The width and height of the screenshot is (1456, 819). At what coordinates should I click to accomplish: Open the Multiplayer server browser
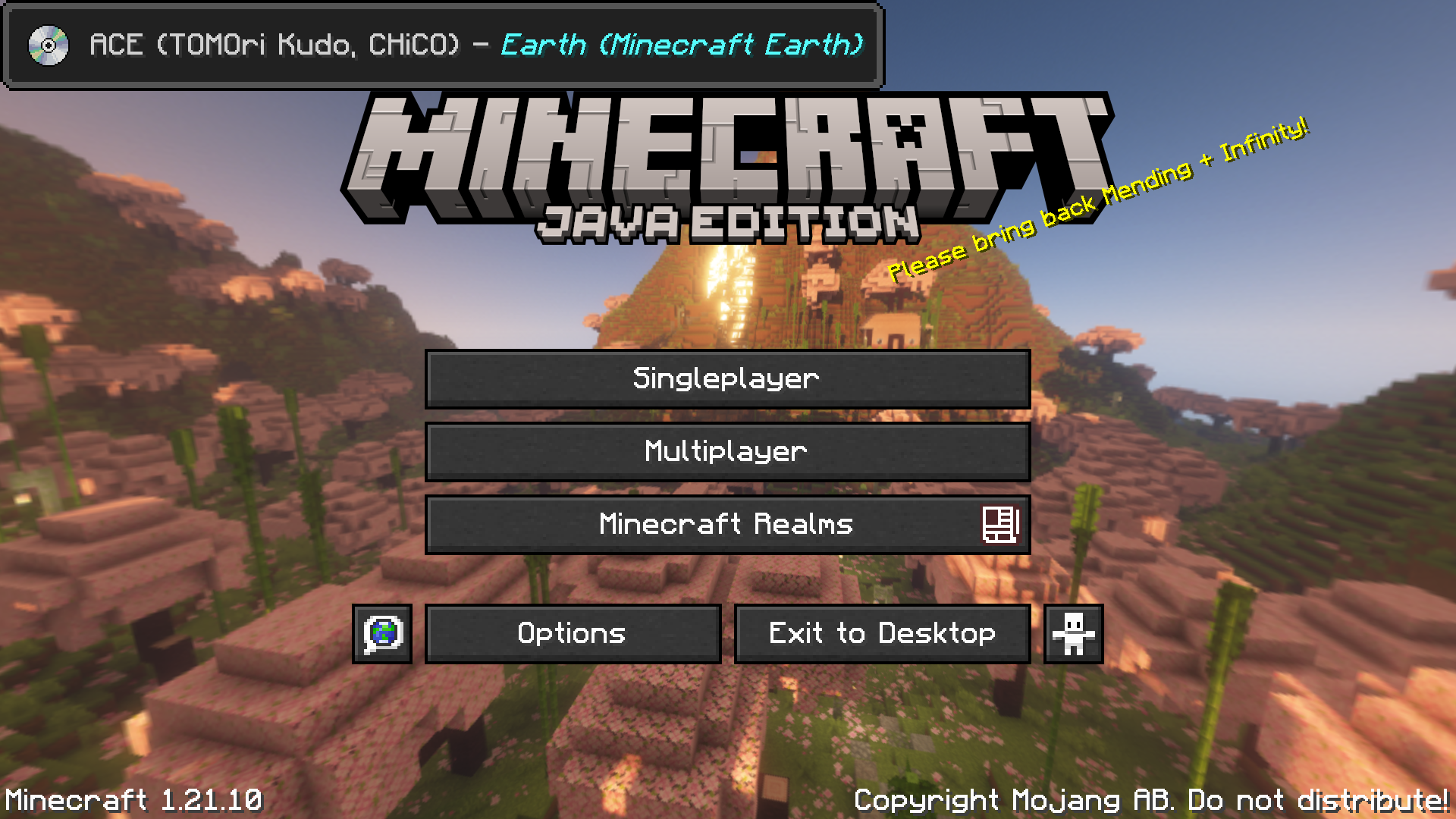pos(726,451)
